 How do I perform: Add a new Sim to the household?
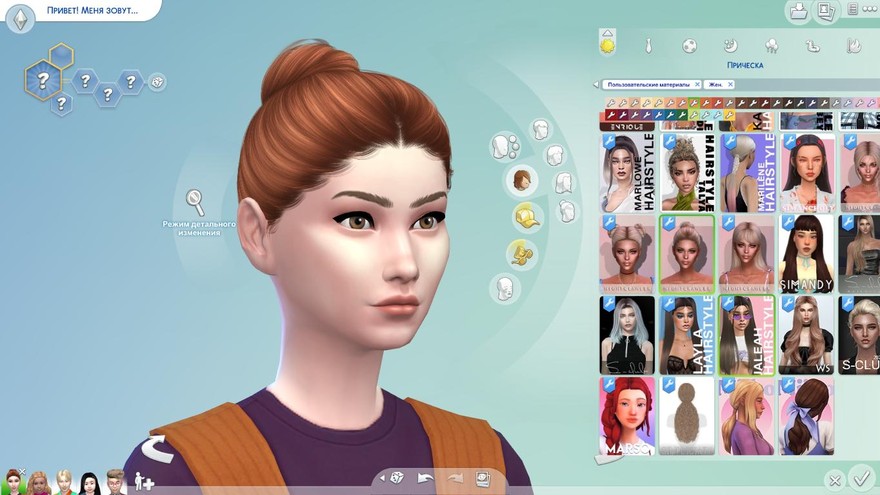click(144, 482)
